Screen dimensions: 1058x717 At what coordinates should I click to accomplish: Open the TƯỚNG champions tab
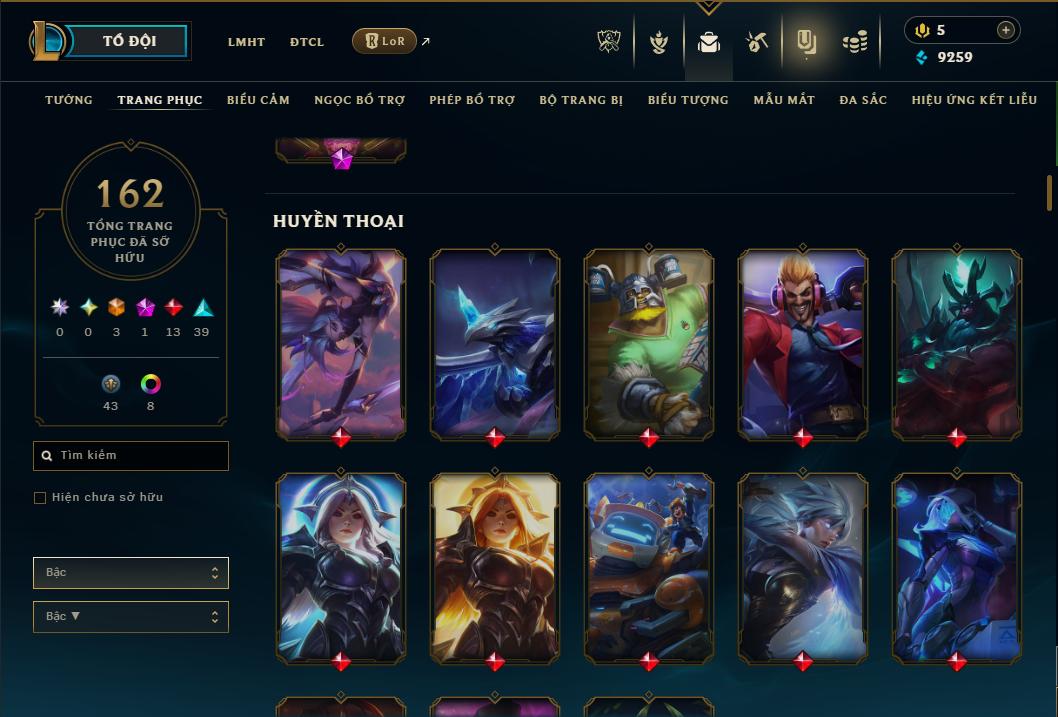pos(69,100)
